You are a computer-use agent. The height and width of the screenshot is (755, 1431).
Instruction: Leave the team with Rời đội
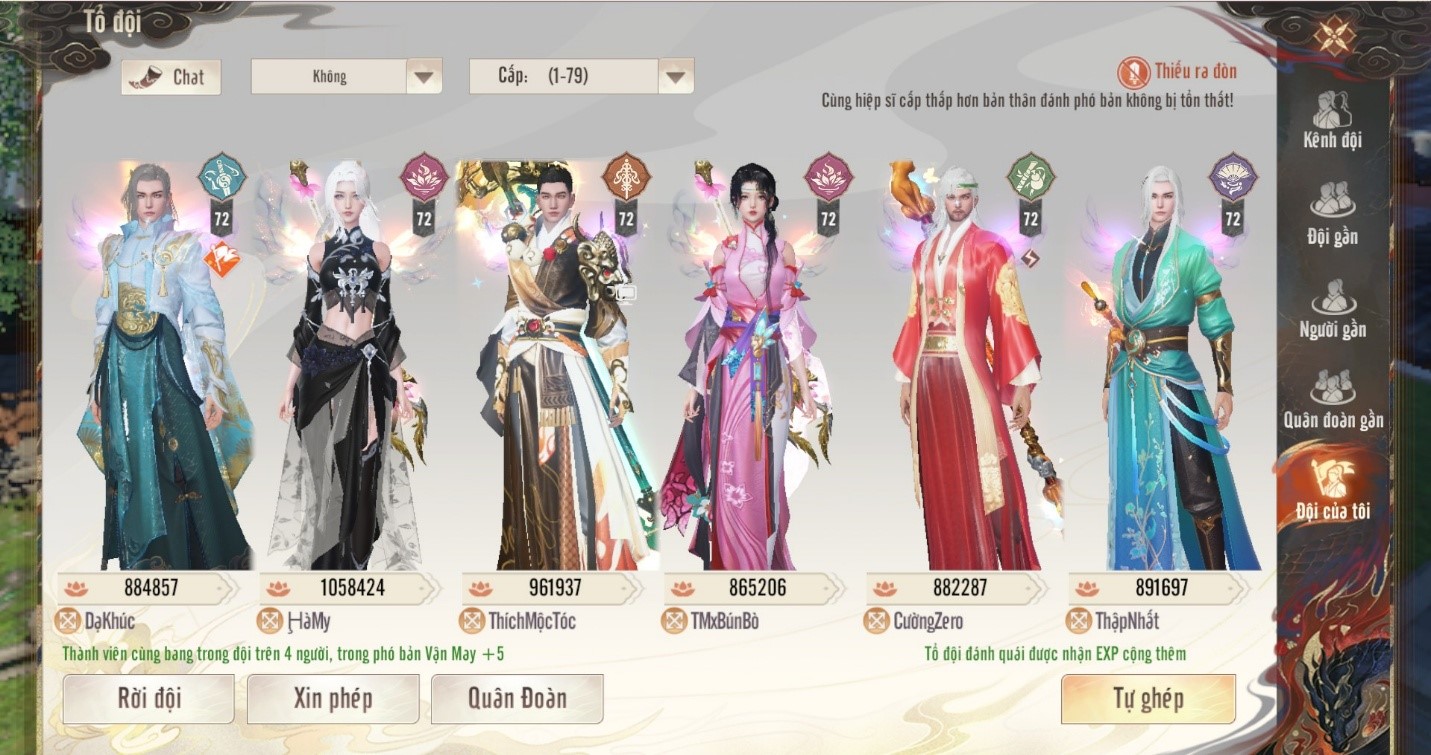coord(148,698)
